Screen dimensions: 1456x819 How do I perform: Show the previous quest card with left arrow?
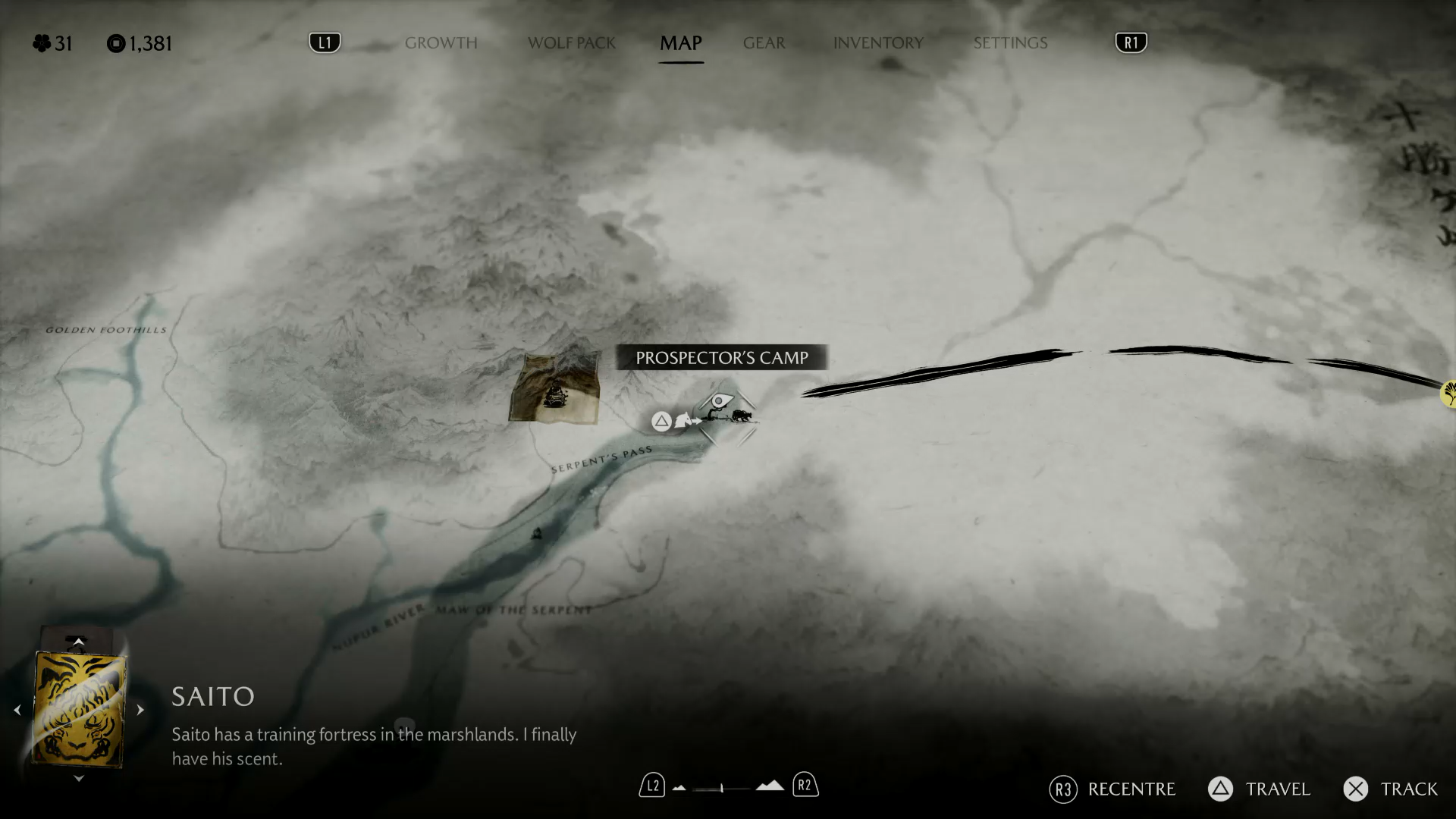pos(17,711)
